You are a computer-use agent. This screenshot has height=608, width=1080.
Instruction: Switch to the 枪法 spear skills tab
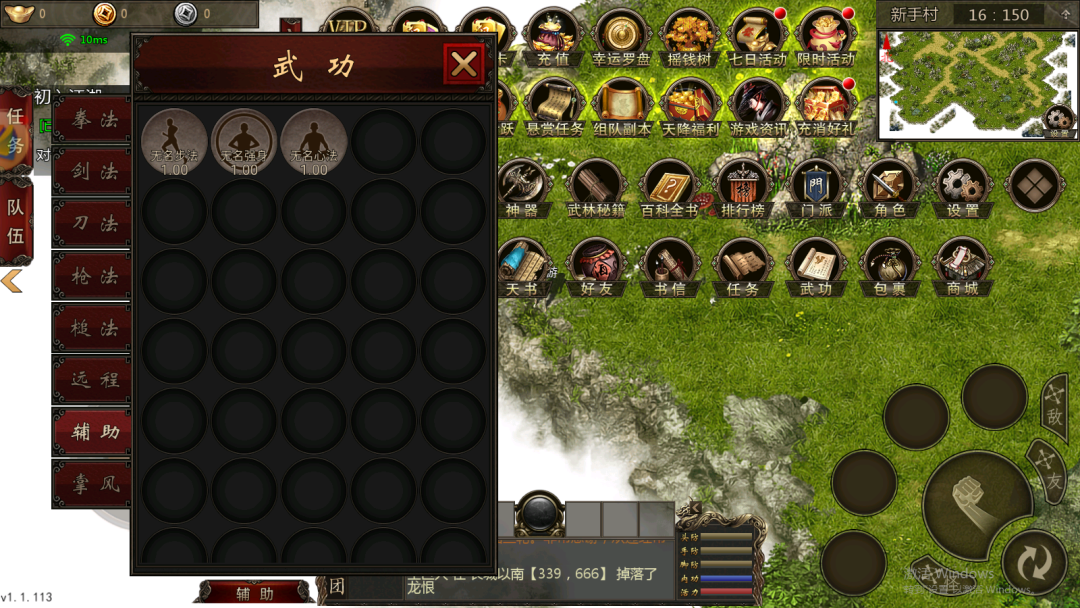pos(93,276)
